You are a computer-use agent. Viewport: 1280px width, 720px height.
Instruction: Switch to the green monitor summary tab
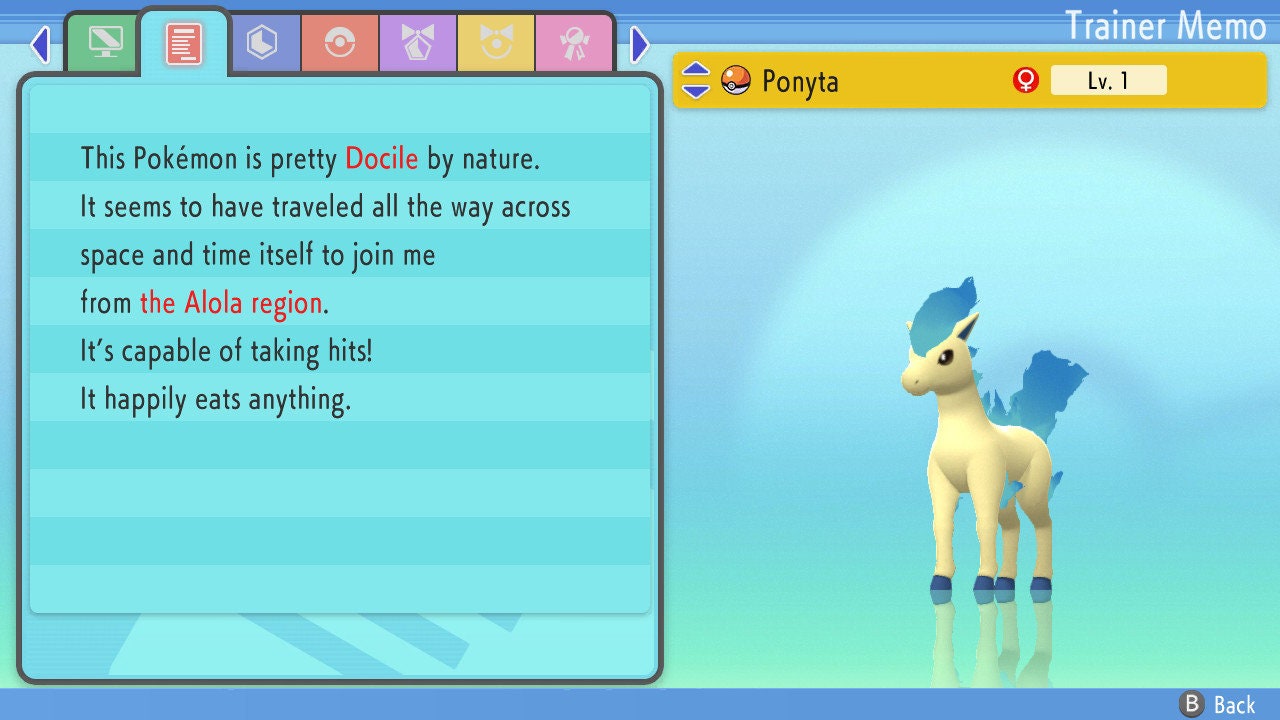coord(105,43)
